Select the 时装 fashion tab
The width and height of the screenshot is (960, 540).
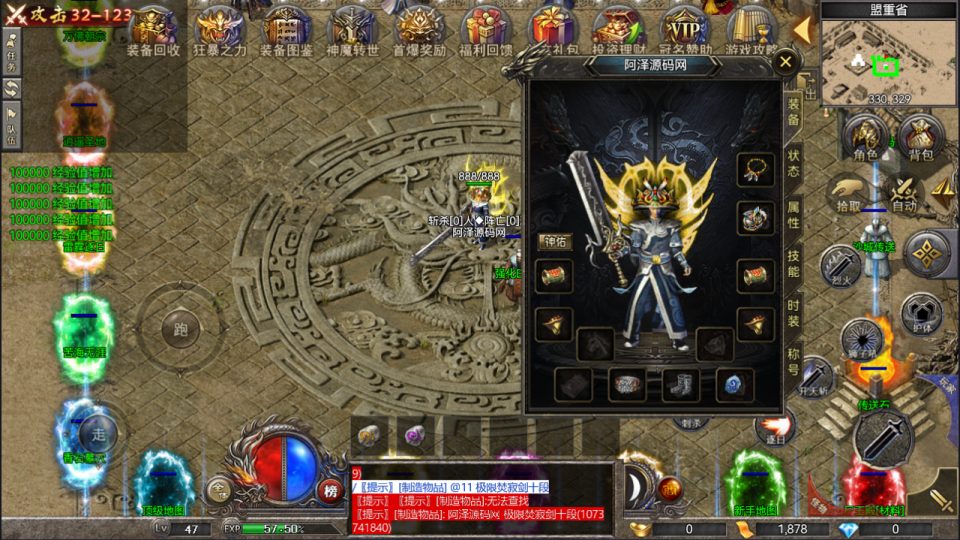793,312
